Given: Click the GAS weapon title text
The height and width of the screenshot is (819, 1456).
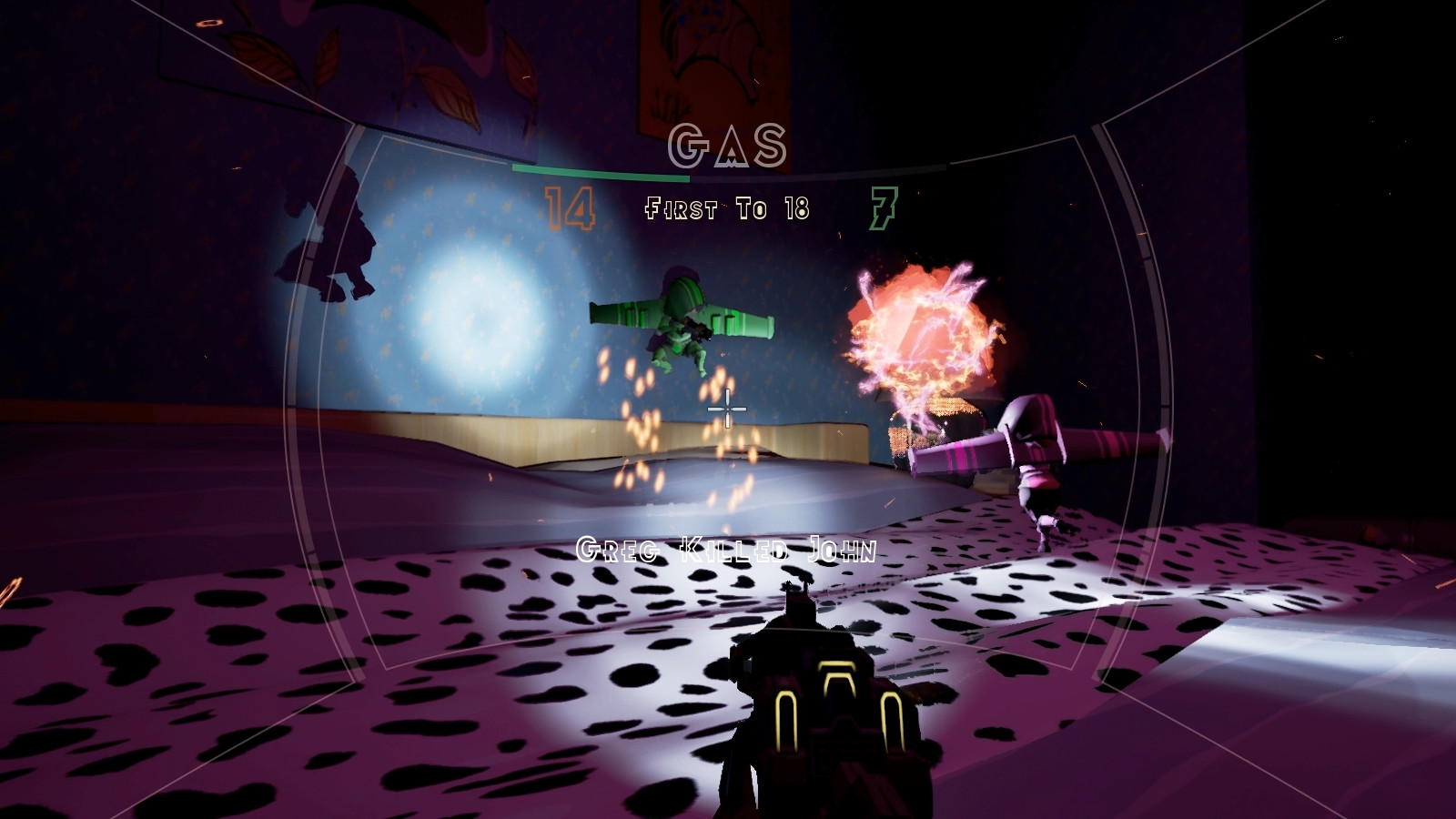Looking at the screenshot, I should [727, 144].
